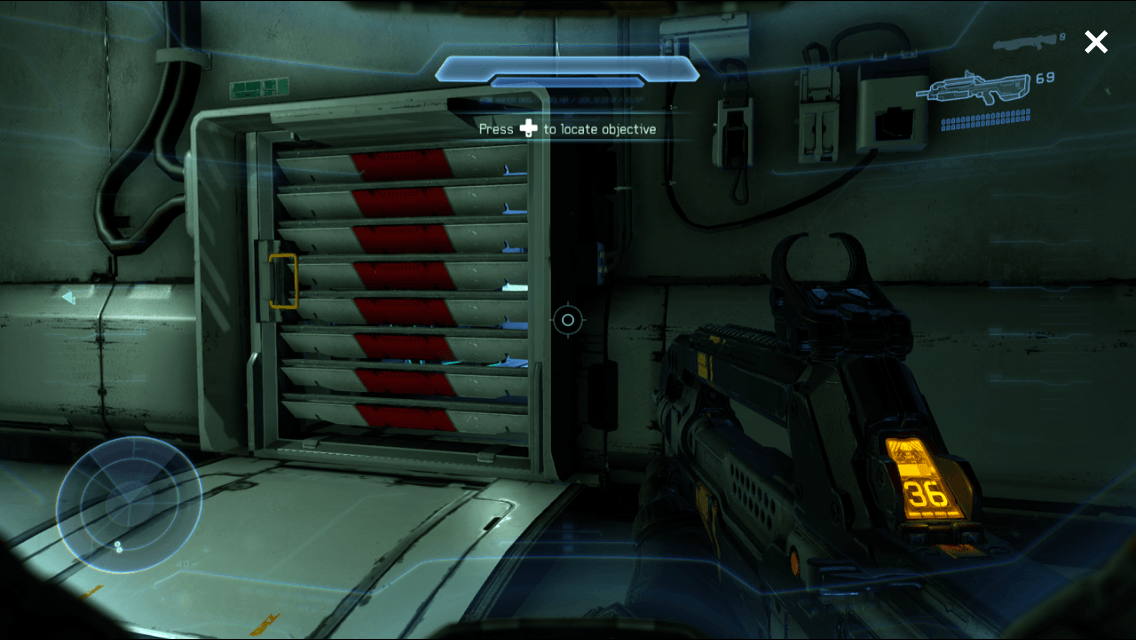The image size is (1136, 640).
Task: Close the viewer with the white X
Action: [x=1096, y=42]
